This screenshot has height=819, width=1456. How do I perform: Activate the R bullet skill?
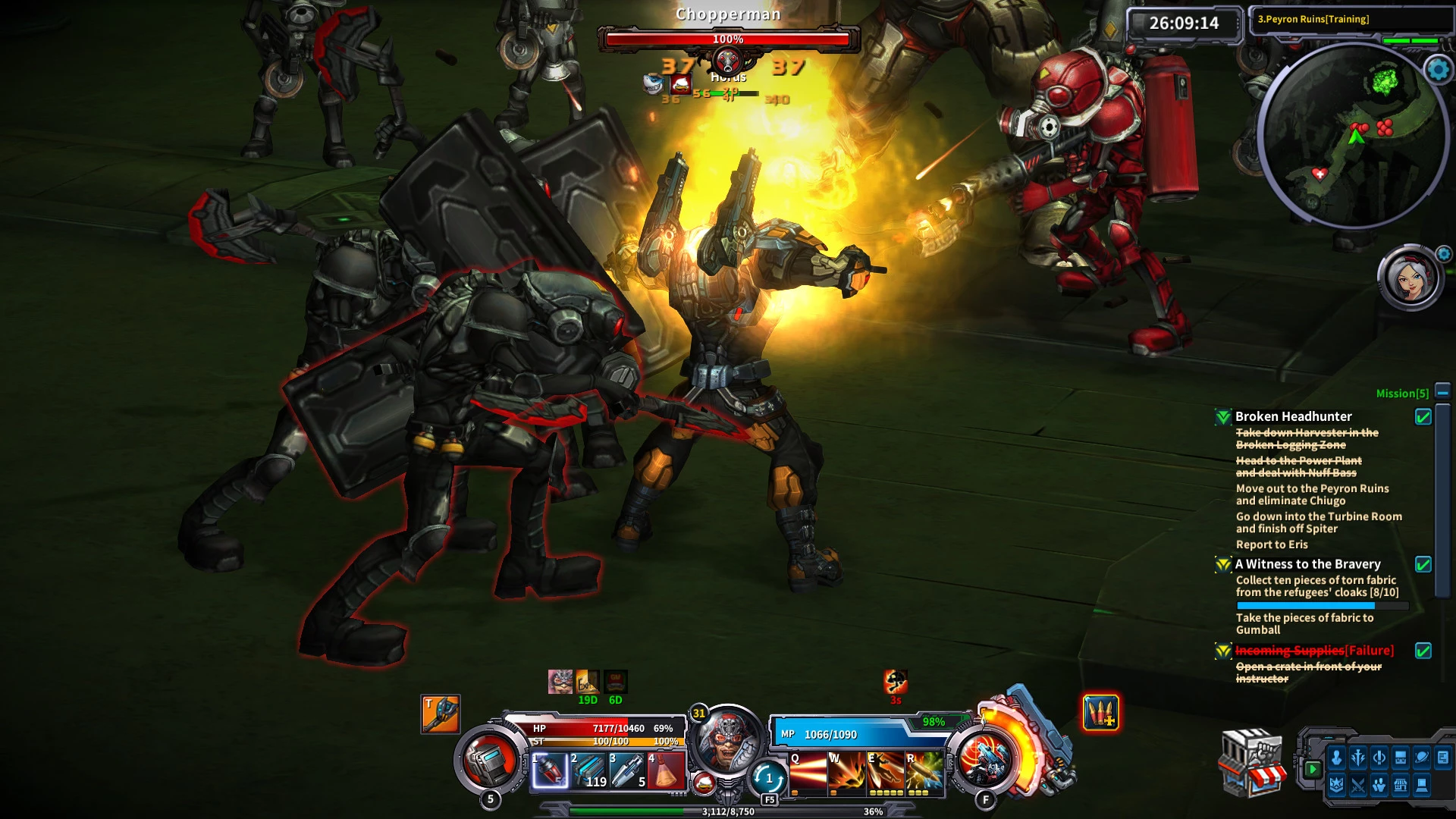click(x=924, y=773)
